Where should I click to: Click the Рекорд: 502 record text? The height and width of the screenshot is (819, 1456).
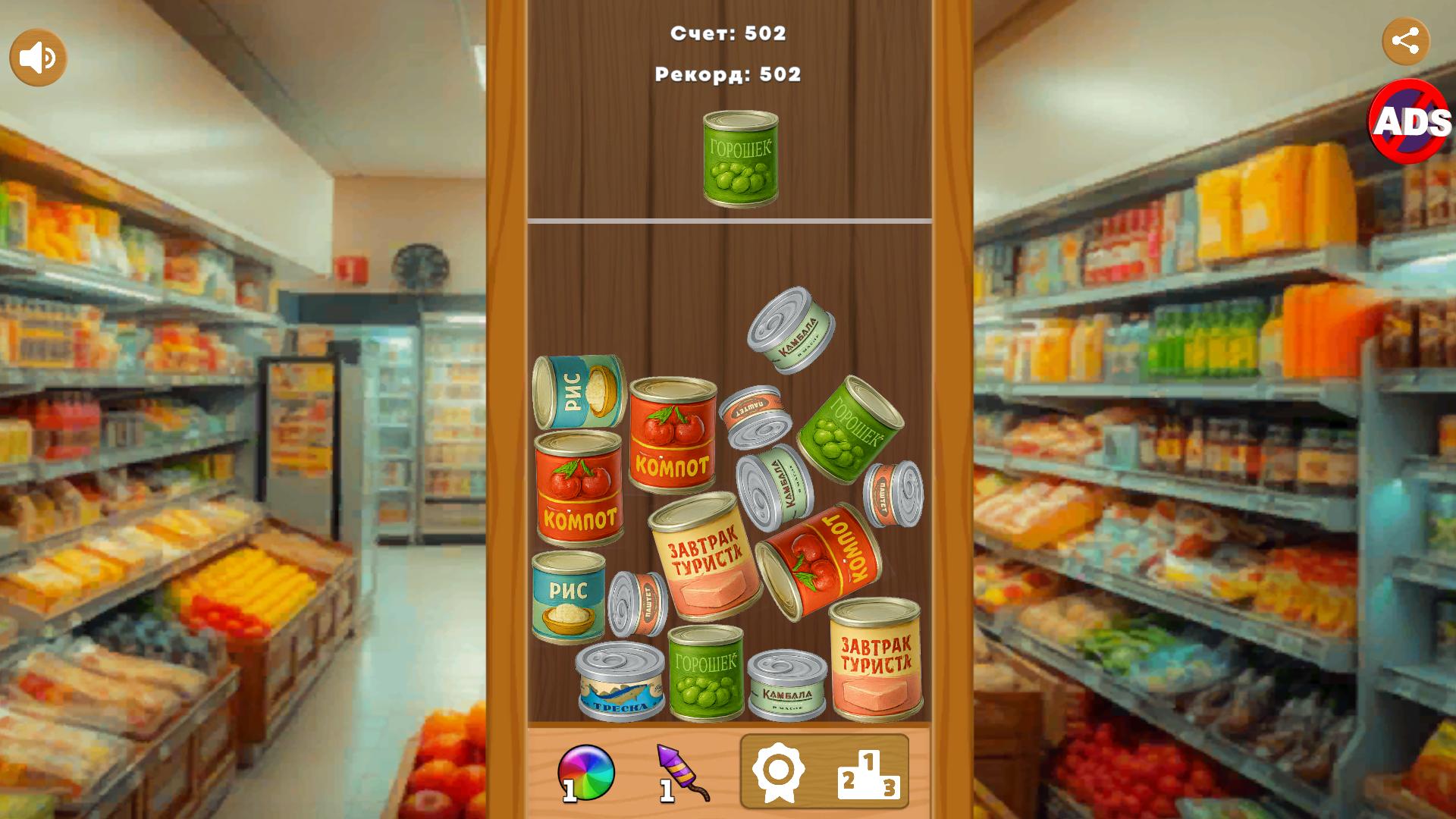(727, 75)
